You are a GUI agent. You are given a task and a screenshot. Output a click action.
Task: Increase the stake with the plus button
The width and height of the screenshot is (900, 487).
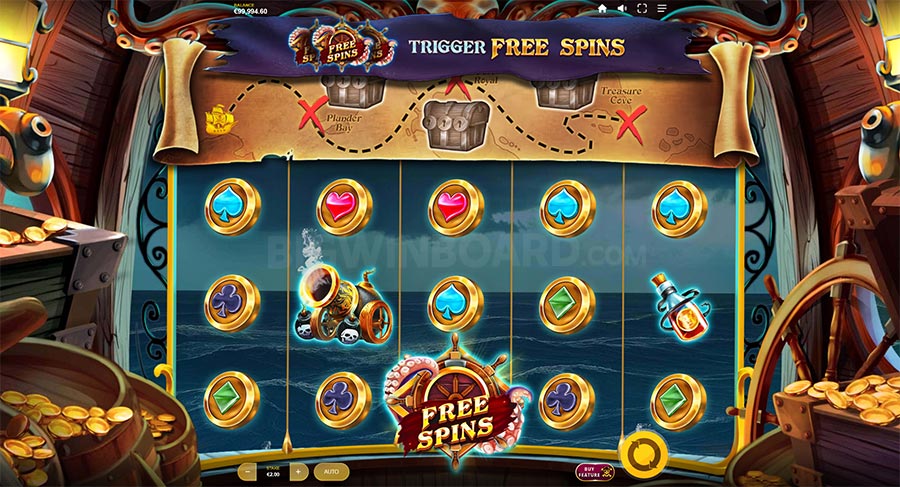coord(298,470)
